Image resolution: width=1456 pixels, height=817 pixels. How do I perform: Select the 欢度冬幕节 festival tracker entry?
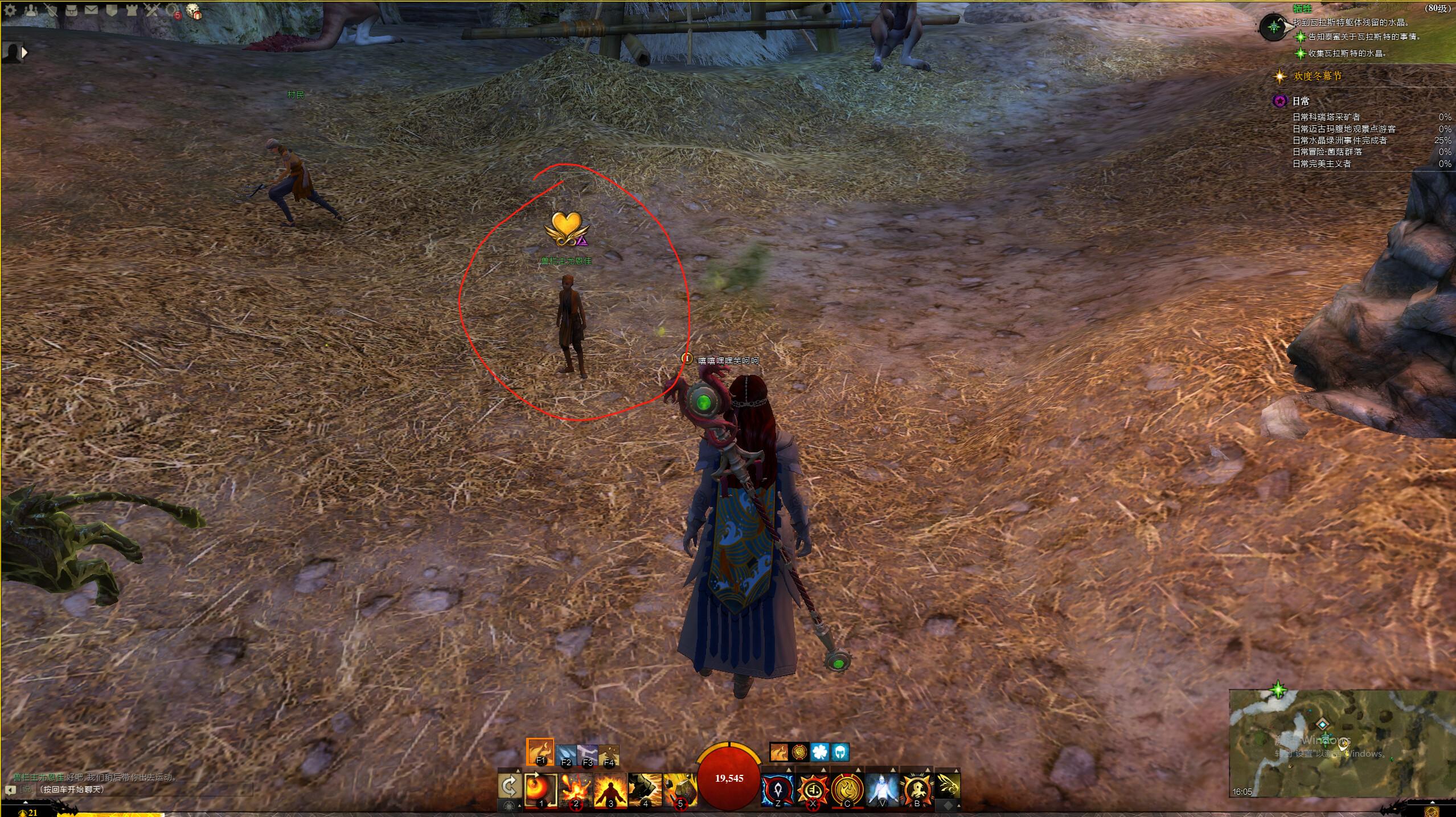click(x=1317, y=76)
